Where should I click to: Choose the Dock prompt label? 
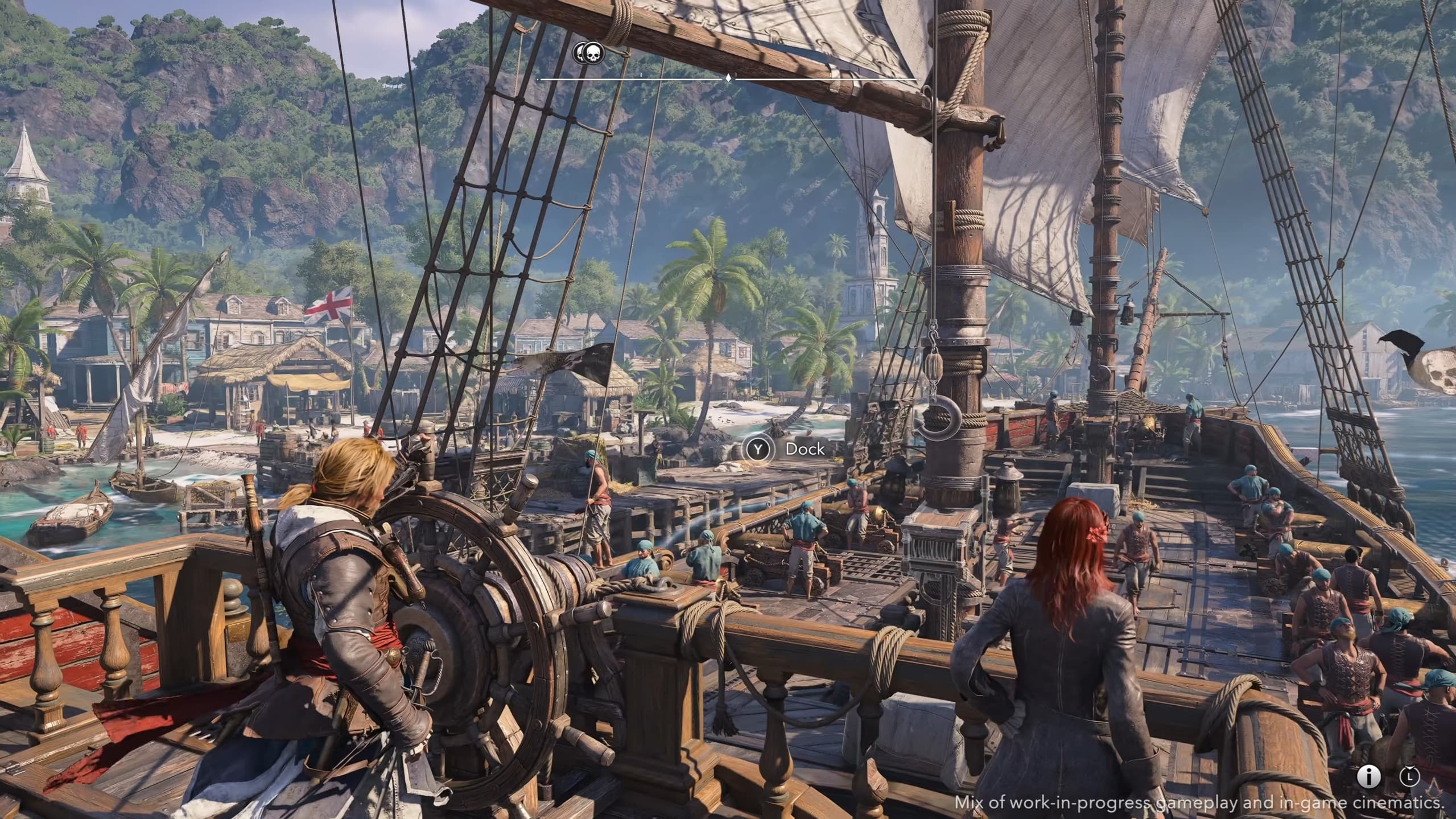point(805,449)
